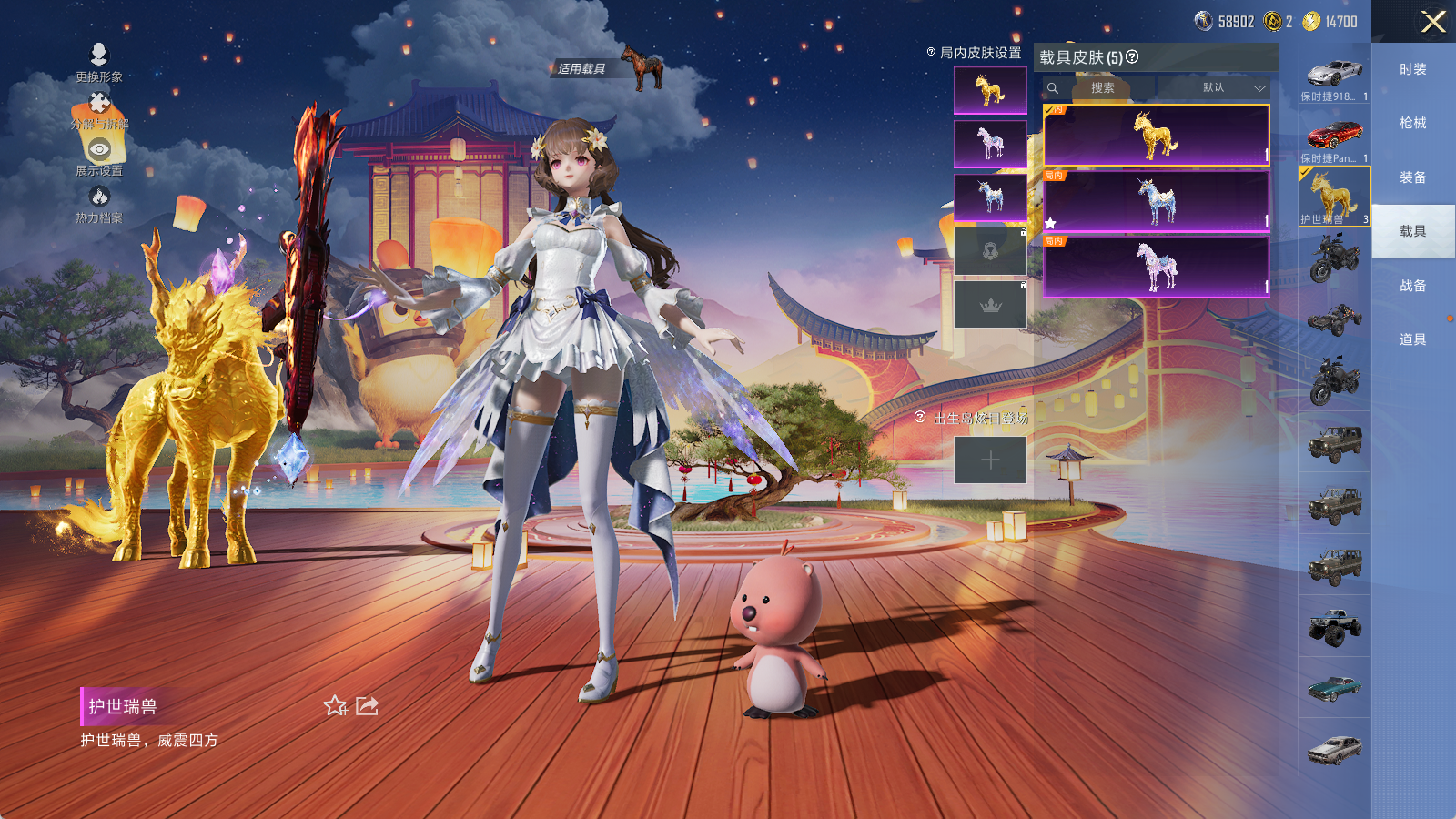Open the 热力档案 flame icon
This screenshot has height=819, width=1456.
[x=99, y=202]
